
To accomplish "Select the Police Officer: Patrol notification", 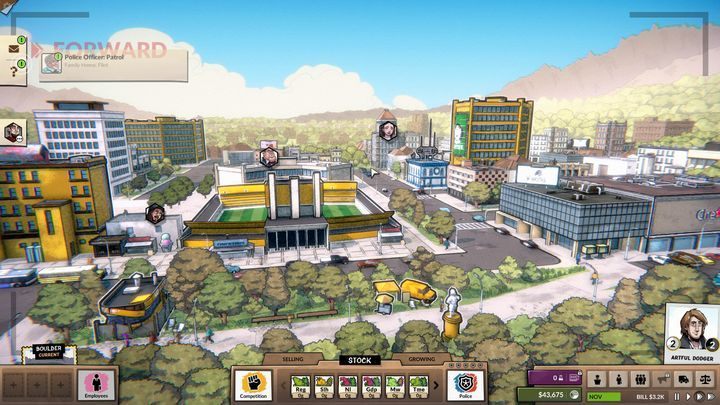I will pos(114,65).
